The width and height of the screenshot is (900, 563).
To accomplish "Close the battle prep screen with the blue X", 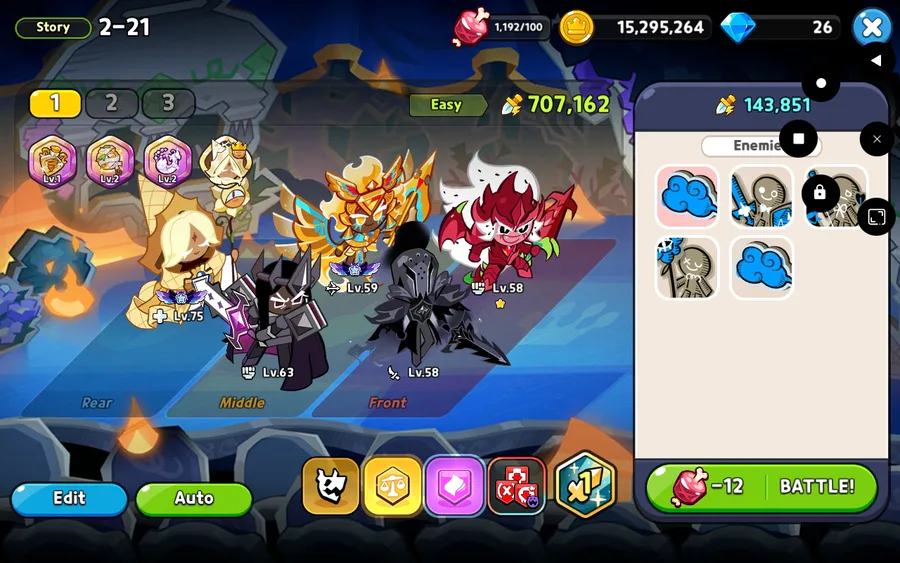I will pos(871,27).
